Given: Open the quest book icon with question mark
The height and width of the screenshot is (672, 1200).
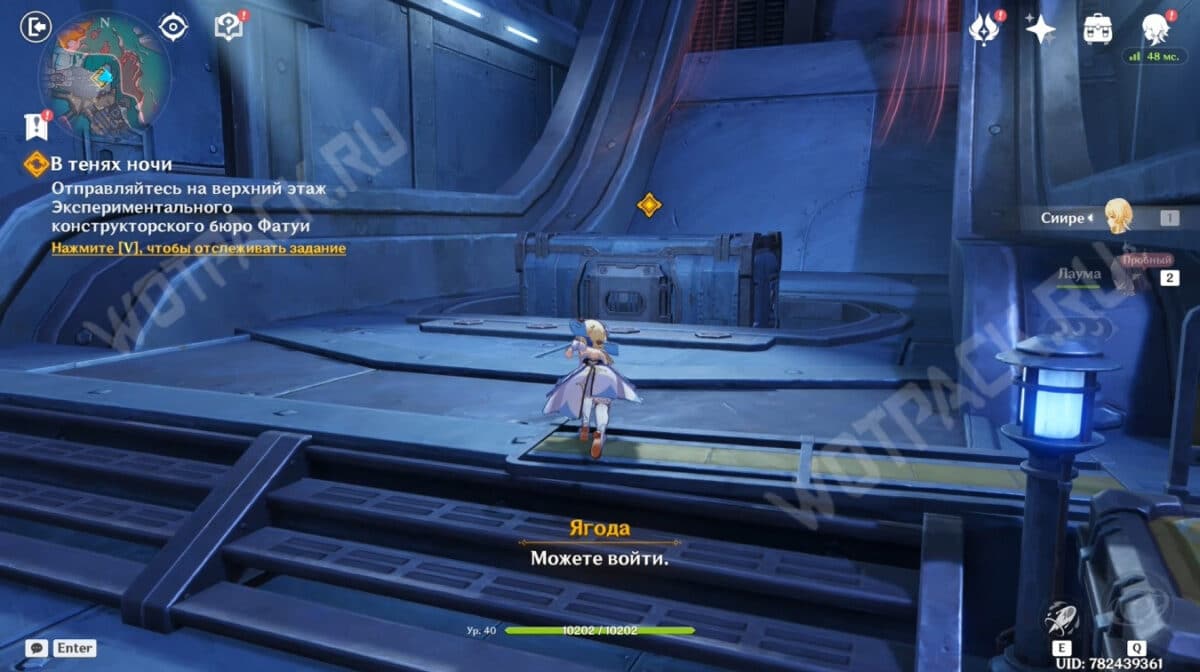Looking at the screenshot, I should pyautogui.click(x=230, y=27).
